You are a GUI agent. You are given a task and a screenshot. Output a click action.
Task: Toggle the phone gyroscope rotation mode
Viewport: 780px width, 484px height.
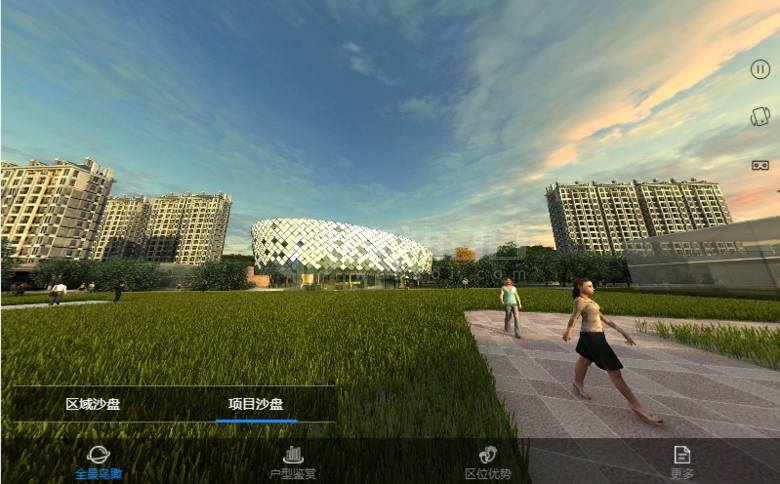(x=760, y=117)
